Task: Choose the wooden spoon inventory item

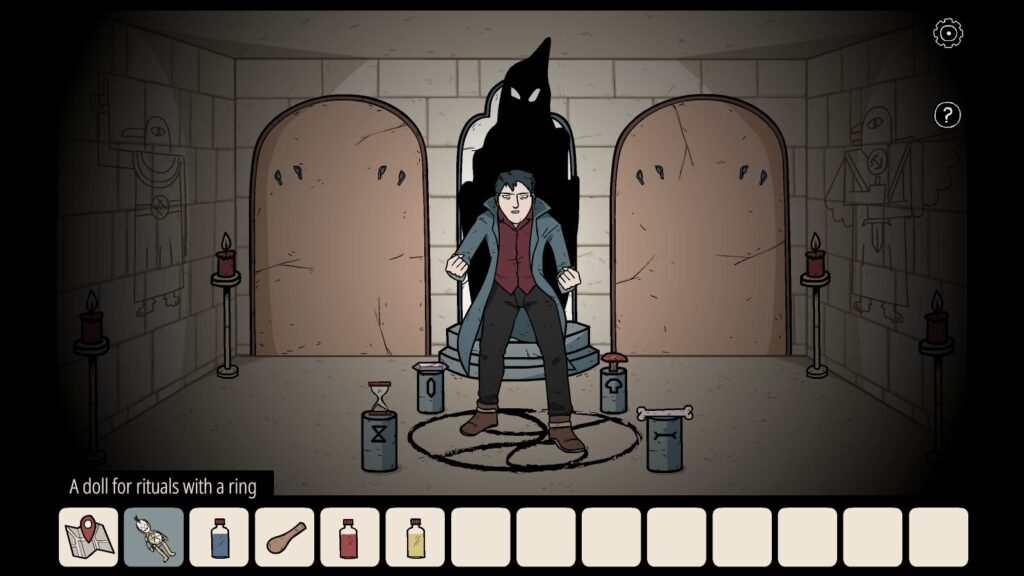Action: (x=284, y=537)
